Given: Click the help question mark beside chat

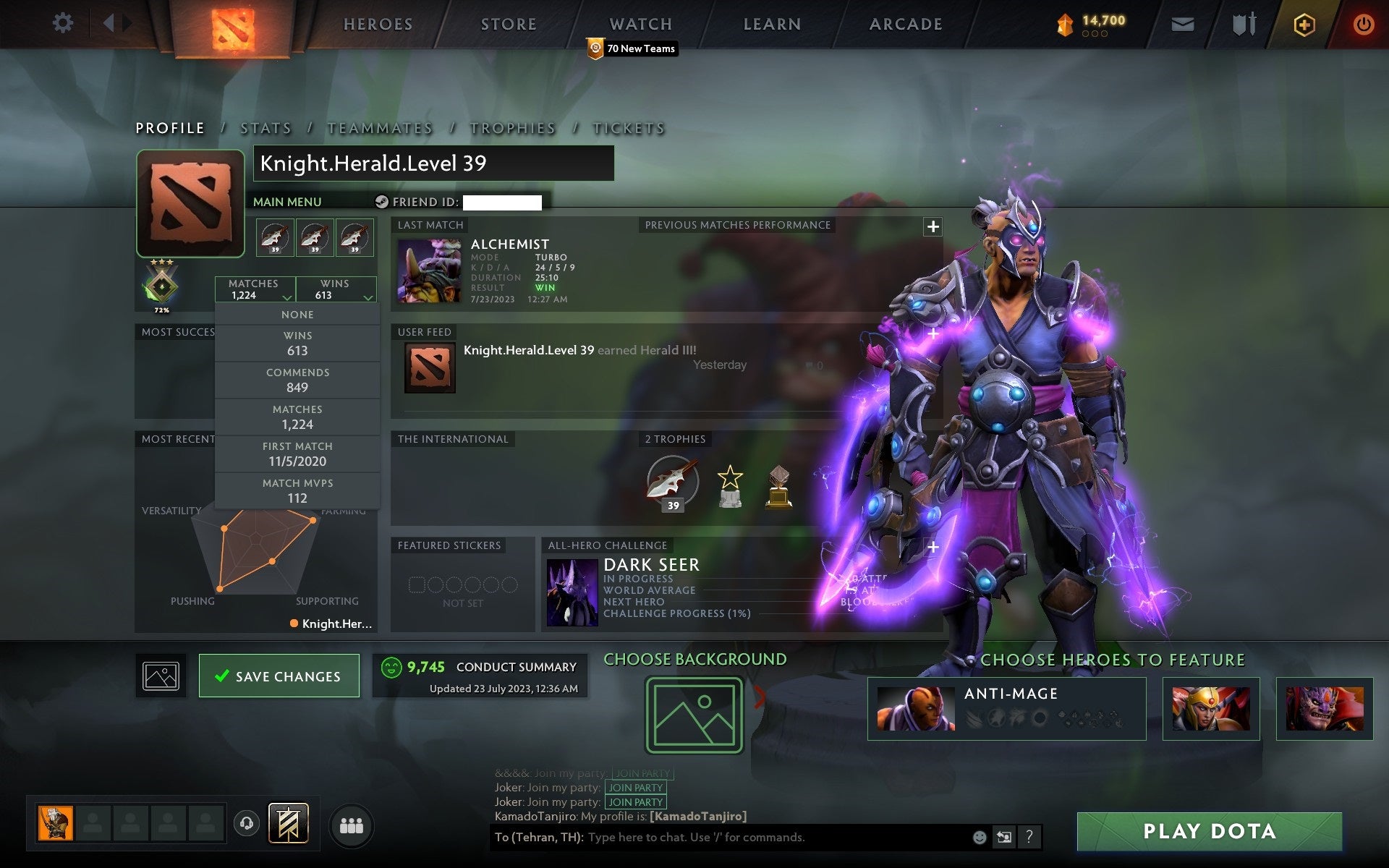Looking at the screenshot, I should [x=1029, y=838].
